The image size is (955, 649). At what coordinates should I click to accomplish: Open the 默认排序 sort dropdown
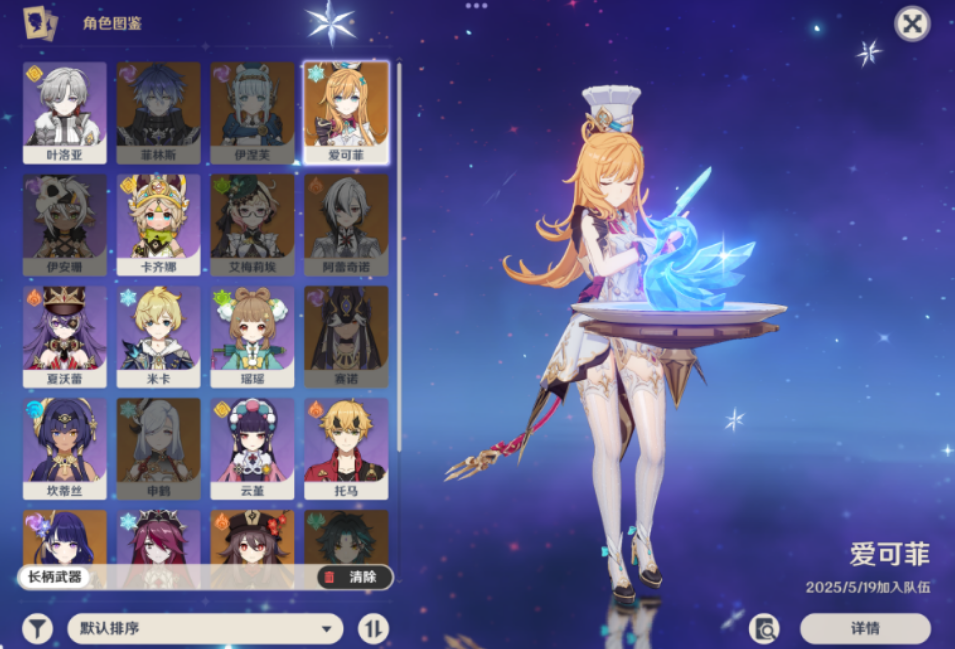pos(205,629)
